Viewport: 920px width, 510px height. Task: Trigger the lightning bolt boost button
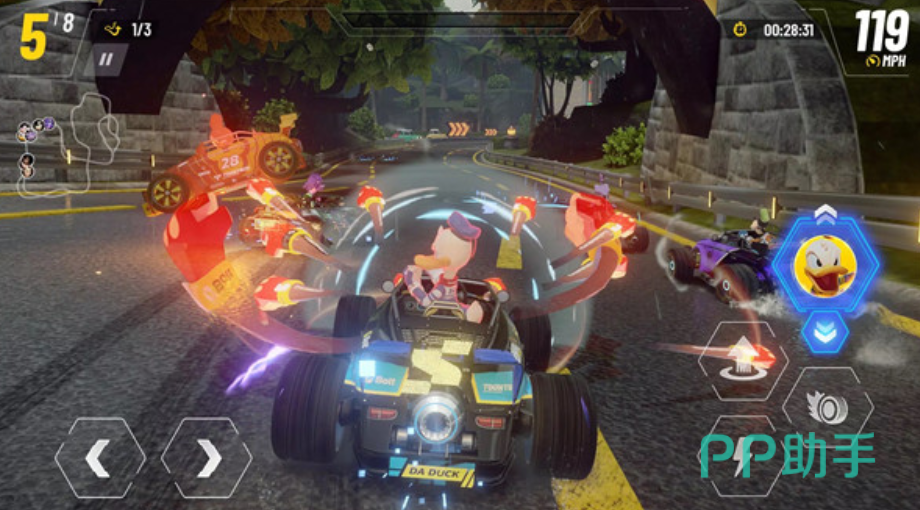[742, 457]
